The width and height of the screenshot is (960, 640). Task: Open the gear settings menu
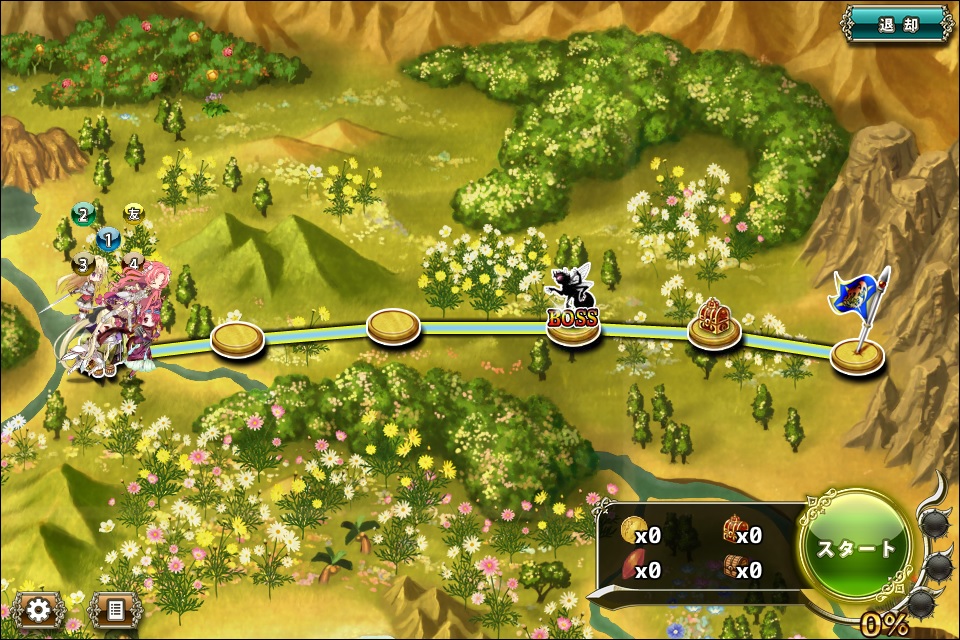coord(40,609)
